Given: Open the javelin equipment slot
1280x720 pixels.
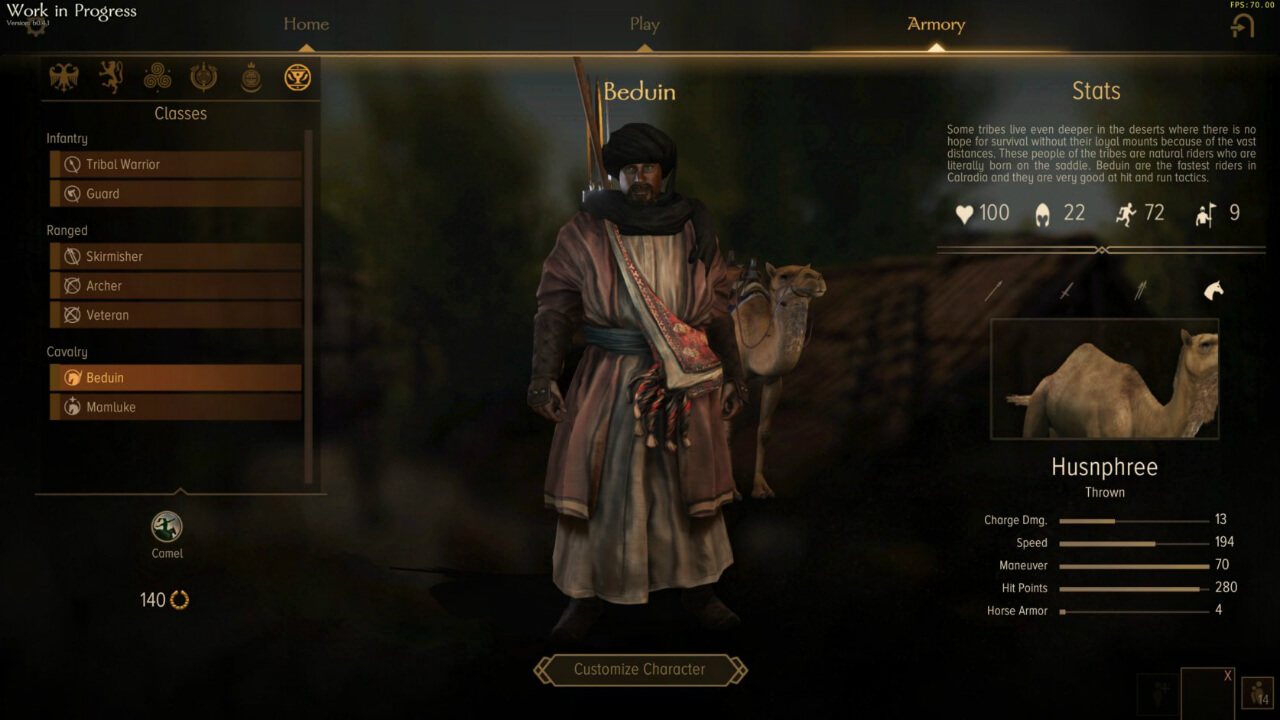Looking at the screenshot, I should coord(1140,289).
